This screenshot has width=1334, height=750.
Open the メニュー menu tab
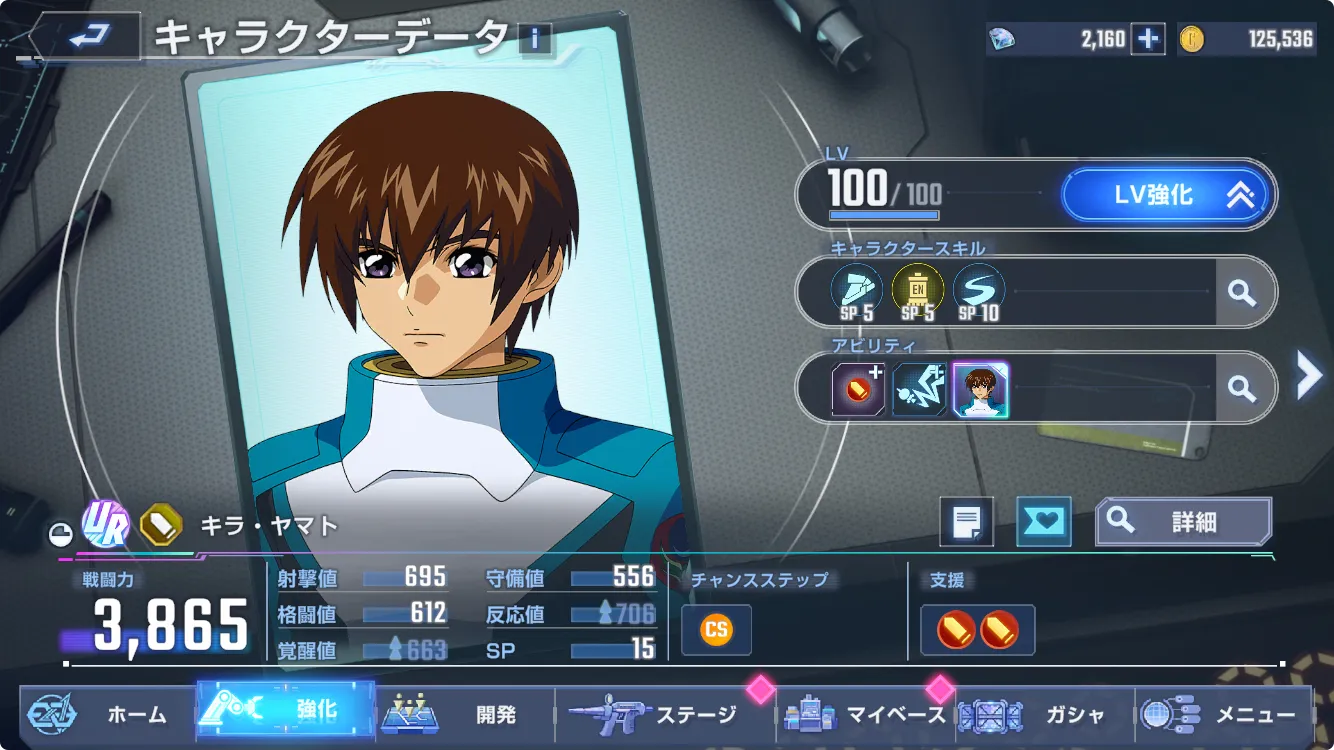point(1225,714)
